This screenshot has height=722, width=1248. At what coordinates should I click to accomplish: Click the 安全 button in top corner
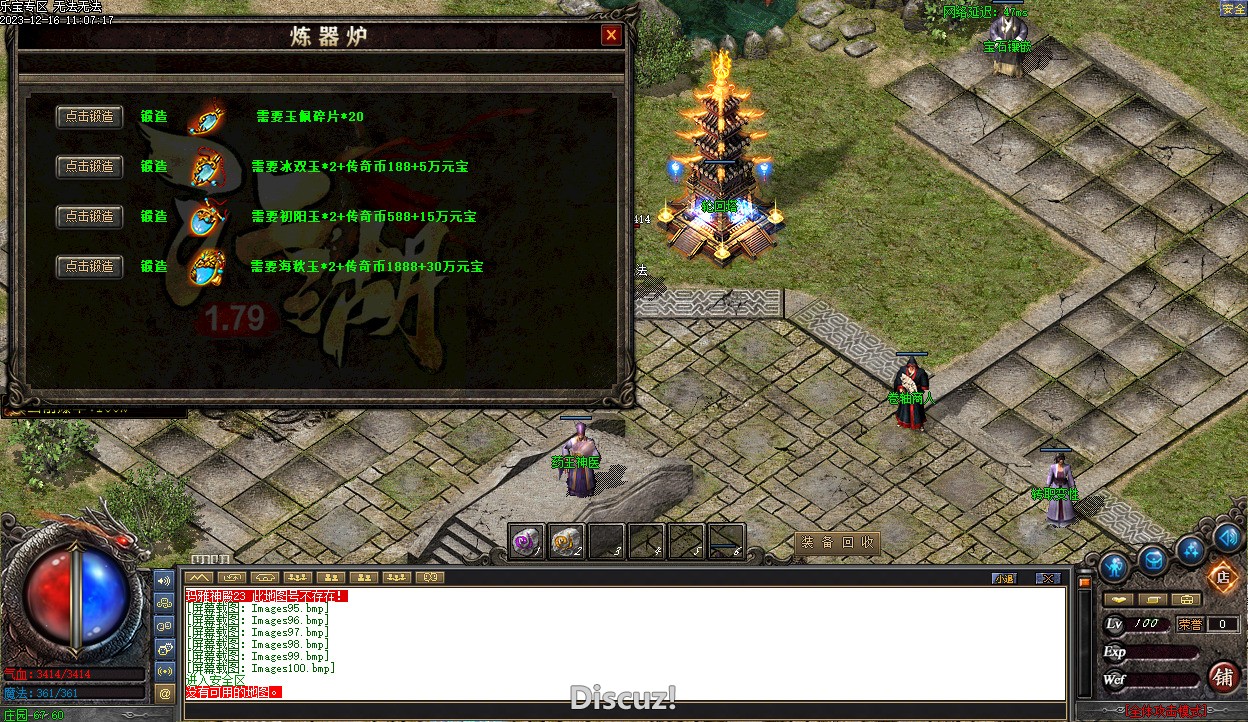click(1233, 9)
